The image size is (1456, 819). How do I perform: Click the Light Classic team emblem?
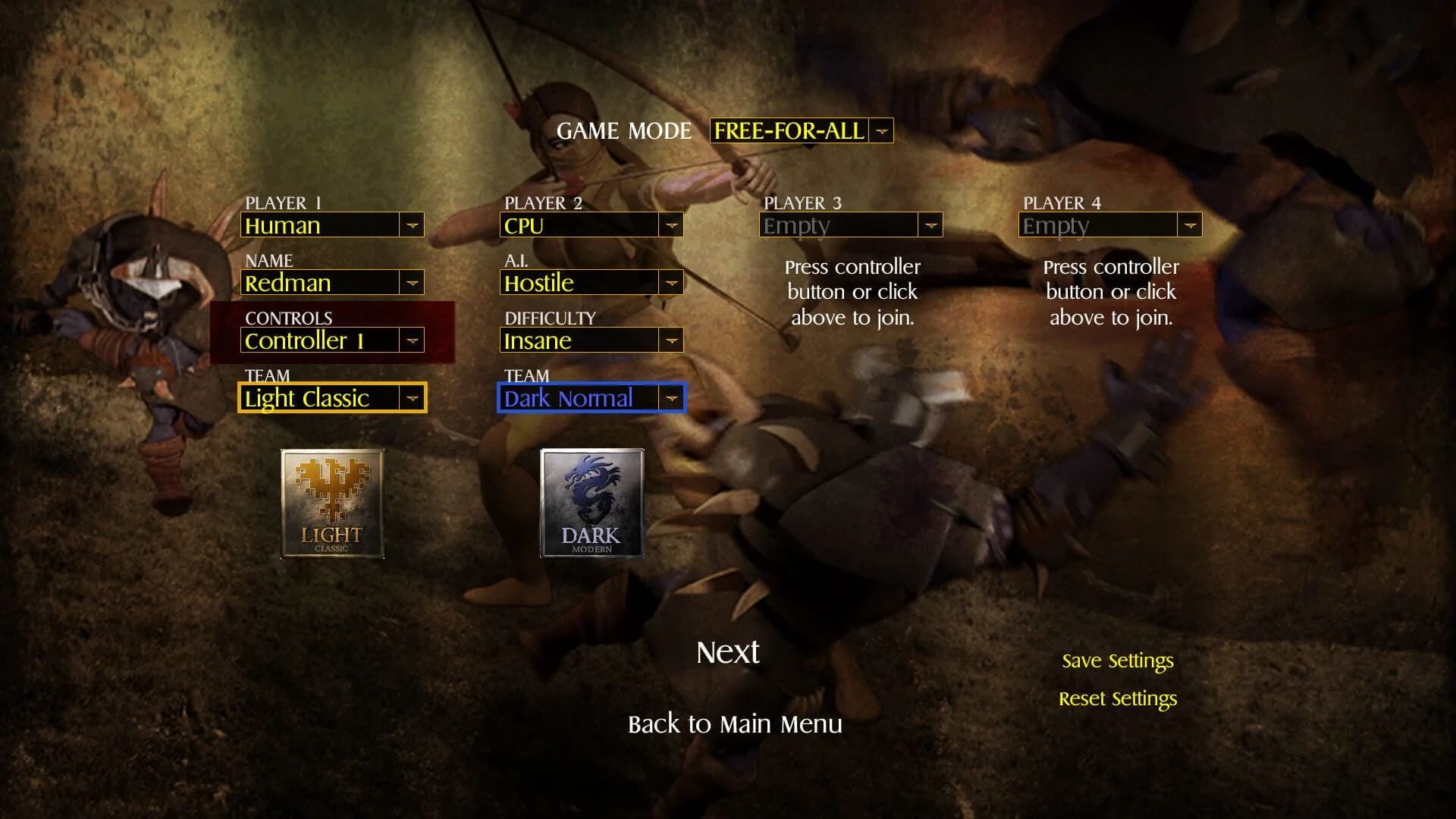point(332,503)
